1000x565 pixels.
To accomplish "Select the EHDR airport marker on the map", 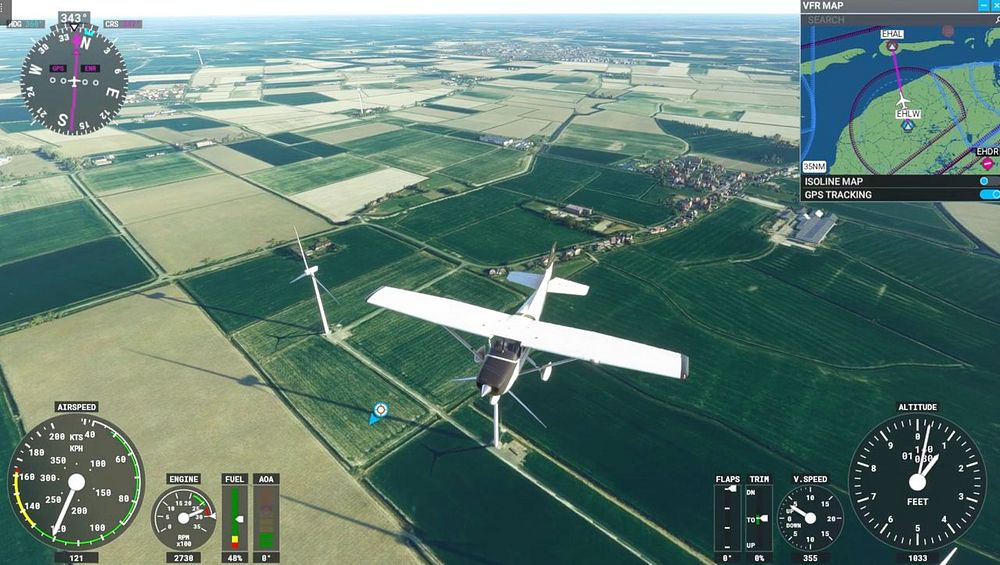I will point(987,163).
